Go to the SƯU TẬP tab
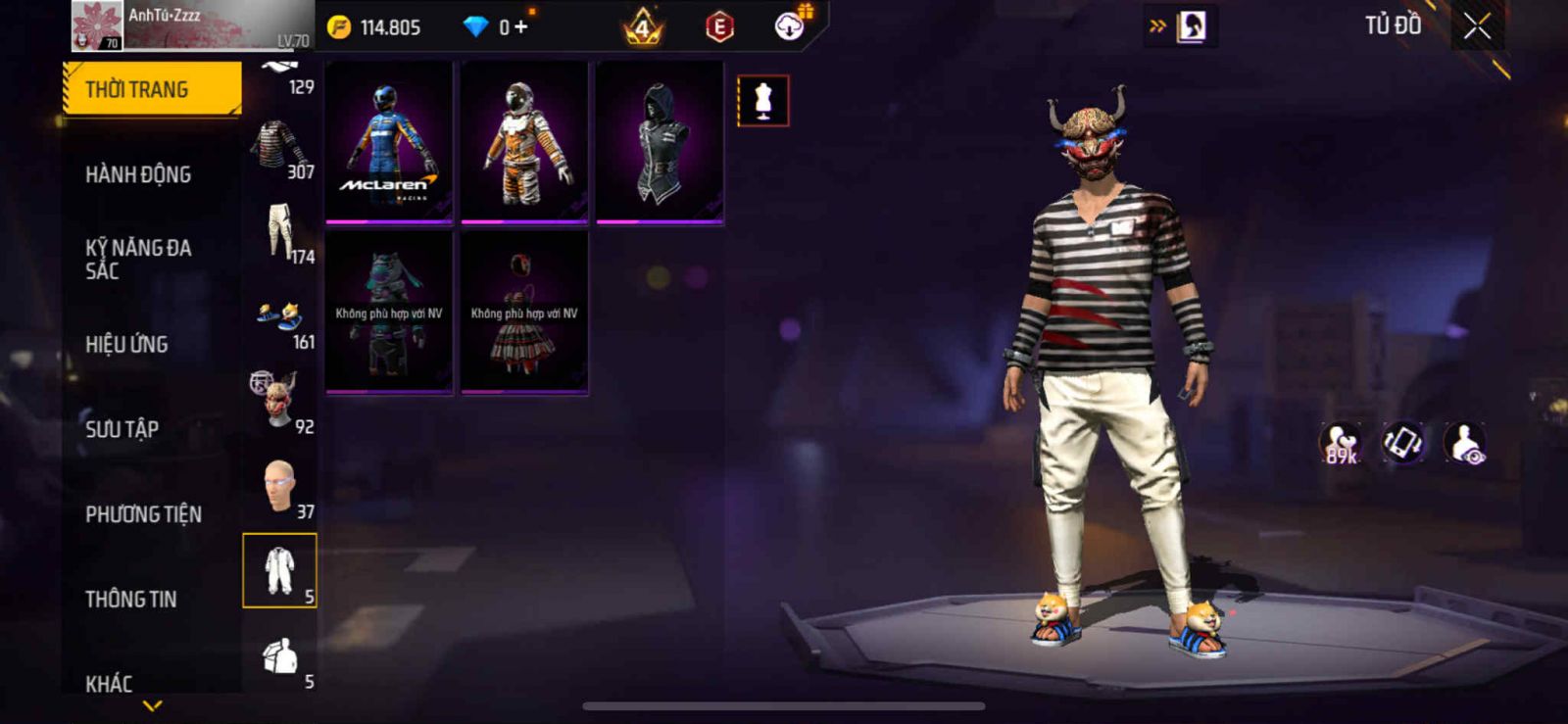1568x724 pixels. pos(122,429)
